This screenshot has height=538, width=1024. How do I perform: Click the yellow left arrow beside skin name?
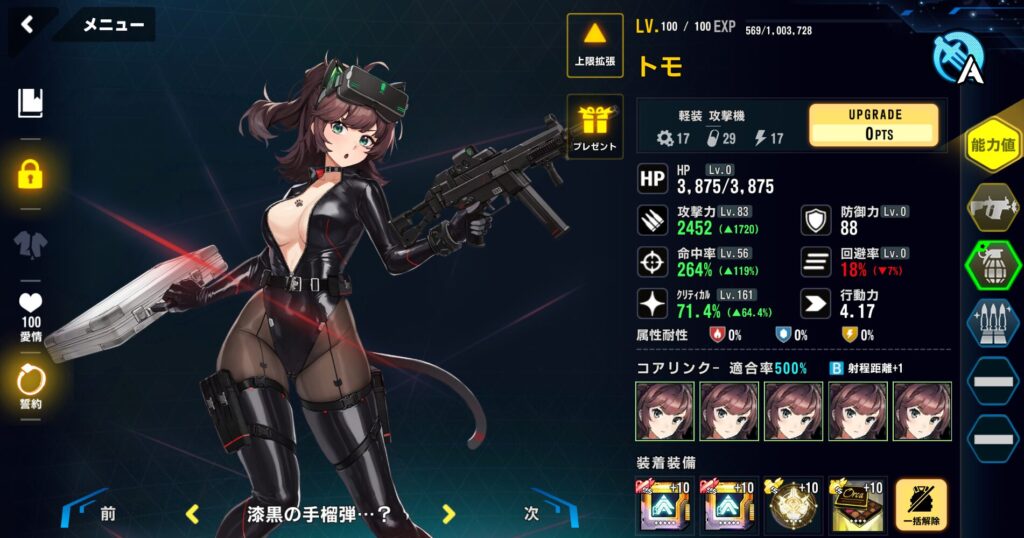click(193, 514)
